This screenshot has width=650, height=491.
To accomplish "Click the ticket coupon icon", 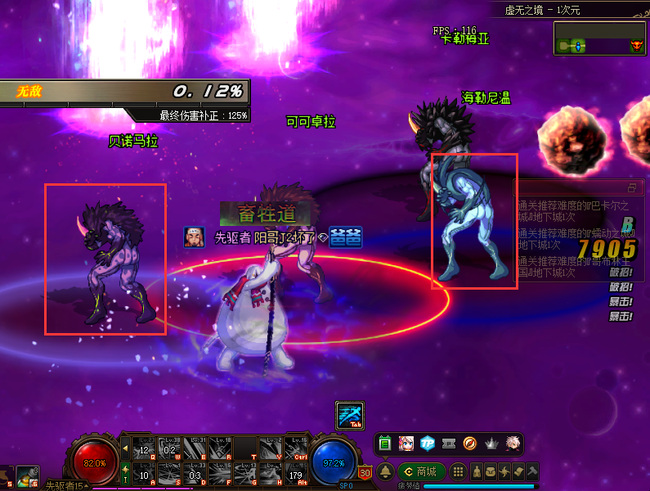I will [449, 443].
